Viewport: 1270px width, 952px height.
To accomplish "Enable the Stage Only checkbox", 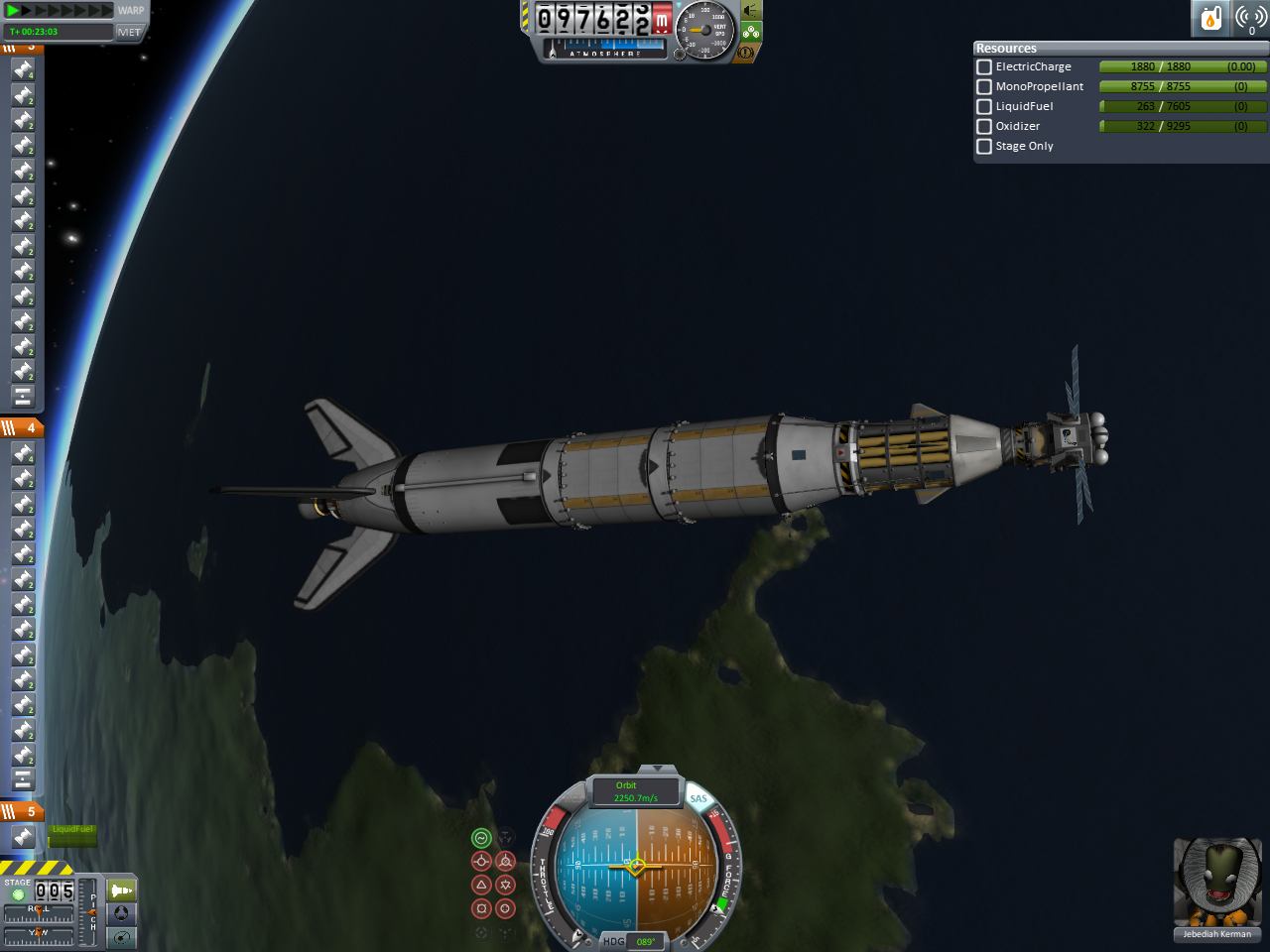I will pos(984,146).
